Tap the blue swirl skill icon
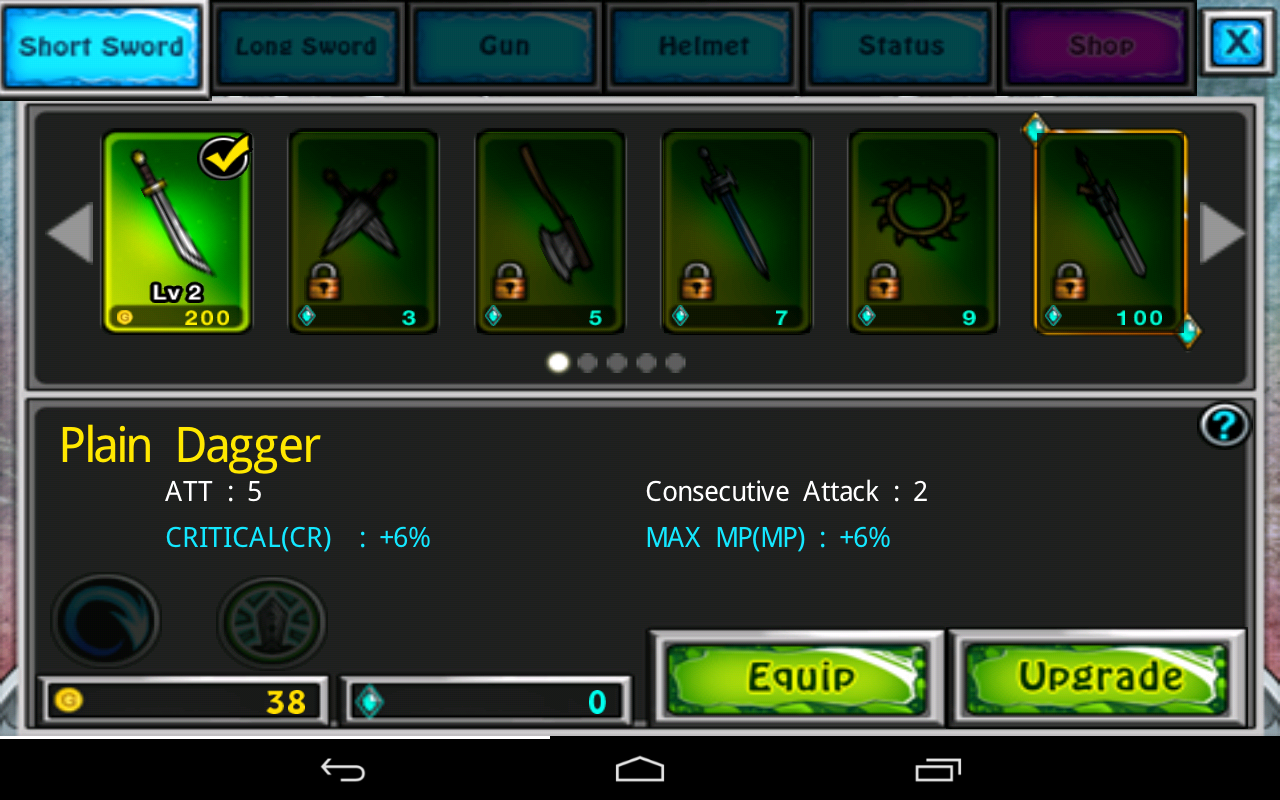The height and width of the screenshot is (800, 1280). (106, 620)
